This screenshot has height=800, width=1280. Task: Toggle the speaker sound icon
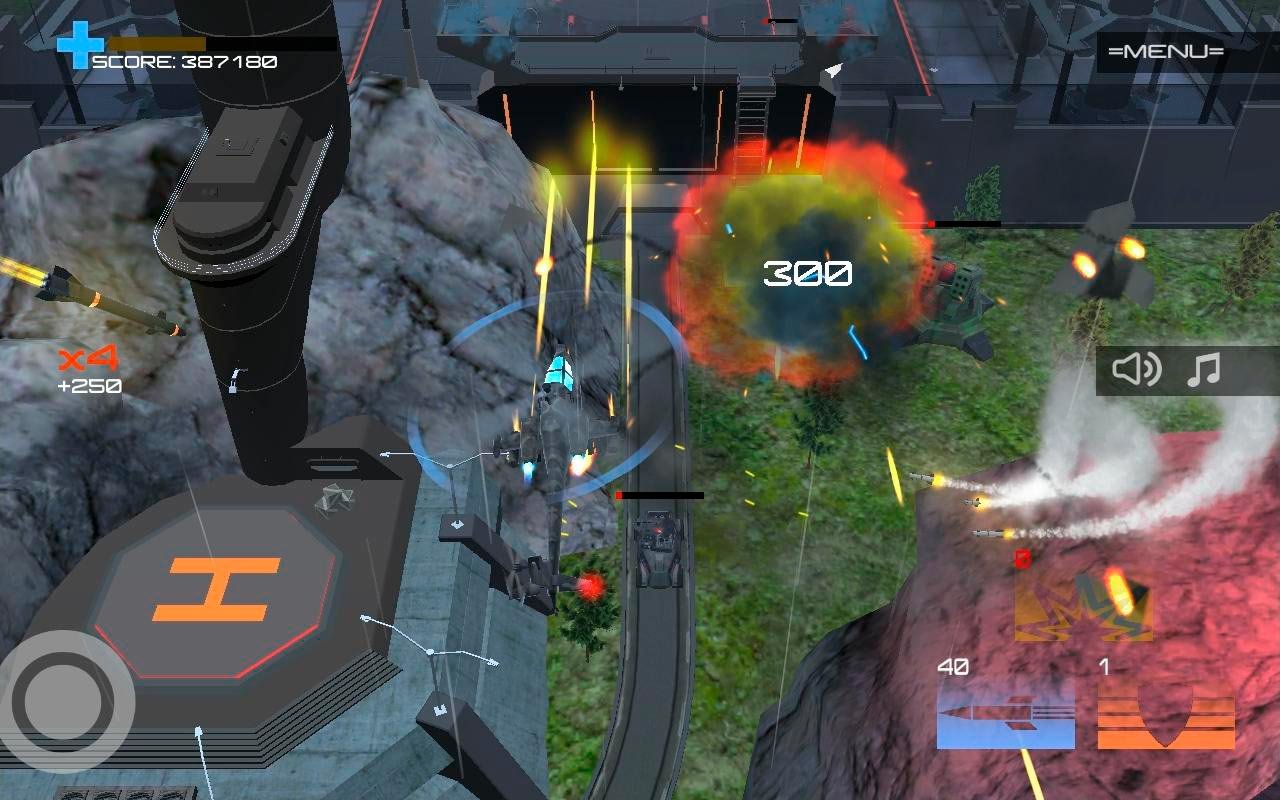click(x=1137, y=370)
